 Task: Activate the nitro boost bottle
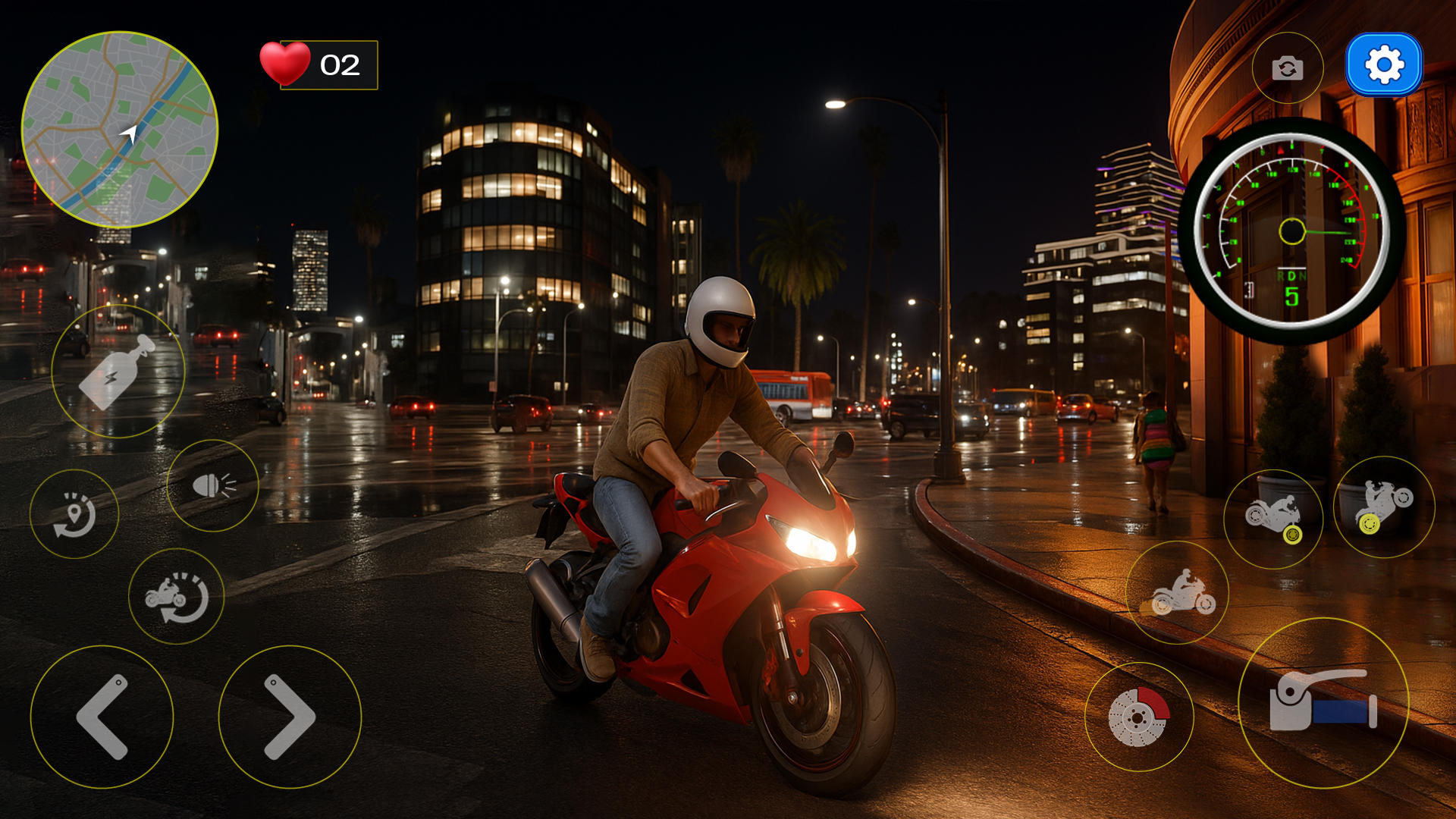[118, 372]
